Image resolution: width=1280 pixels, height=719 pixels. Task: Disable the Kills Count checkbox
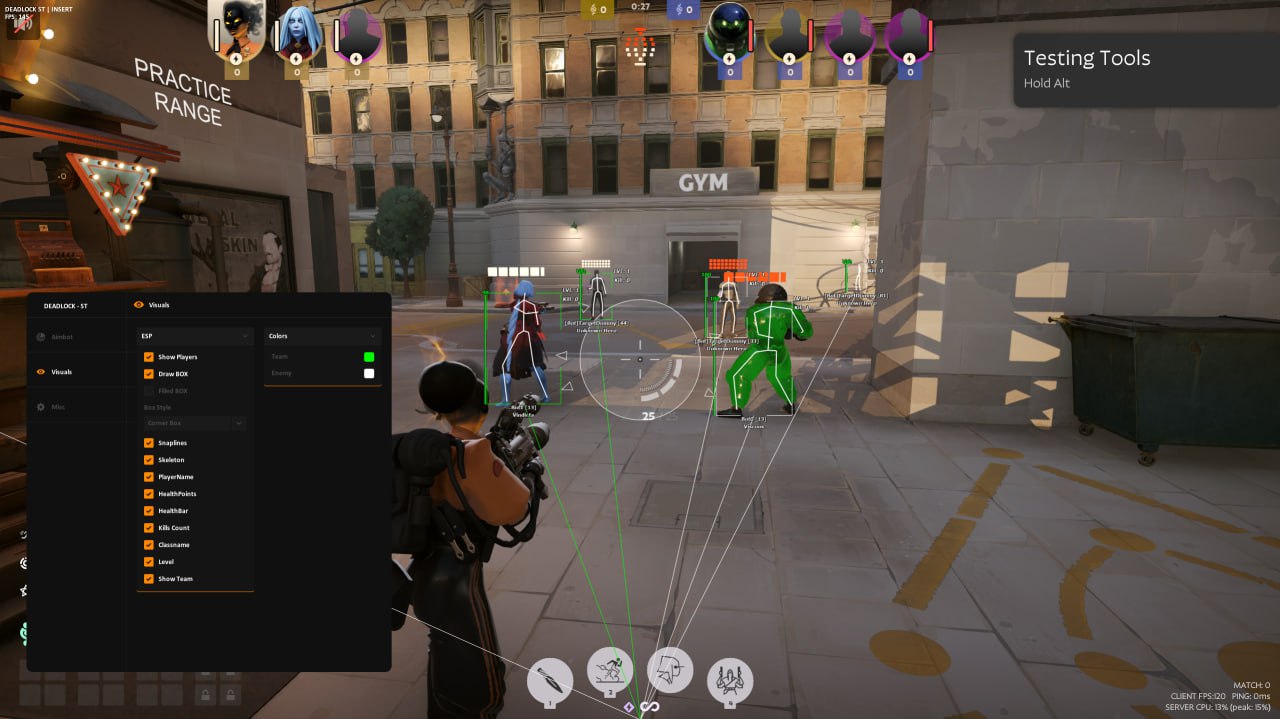(x=149, y=528)
